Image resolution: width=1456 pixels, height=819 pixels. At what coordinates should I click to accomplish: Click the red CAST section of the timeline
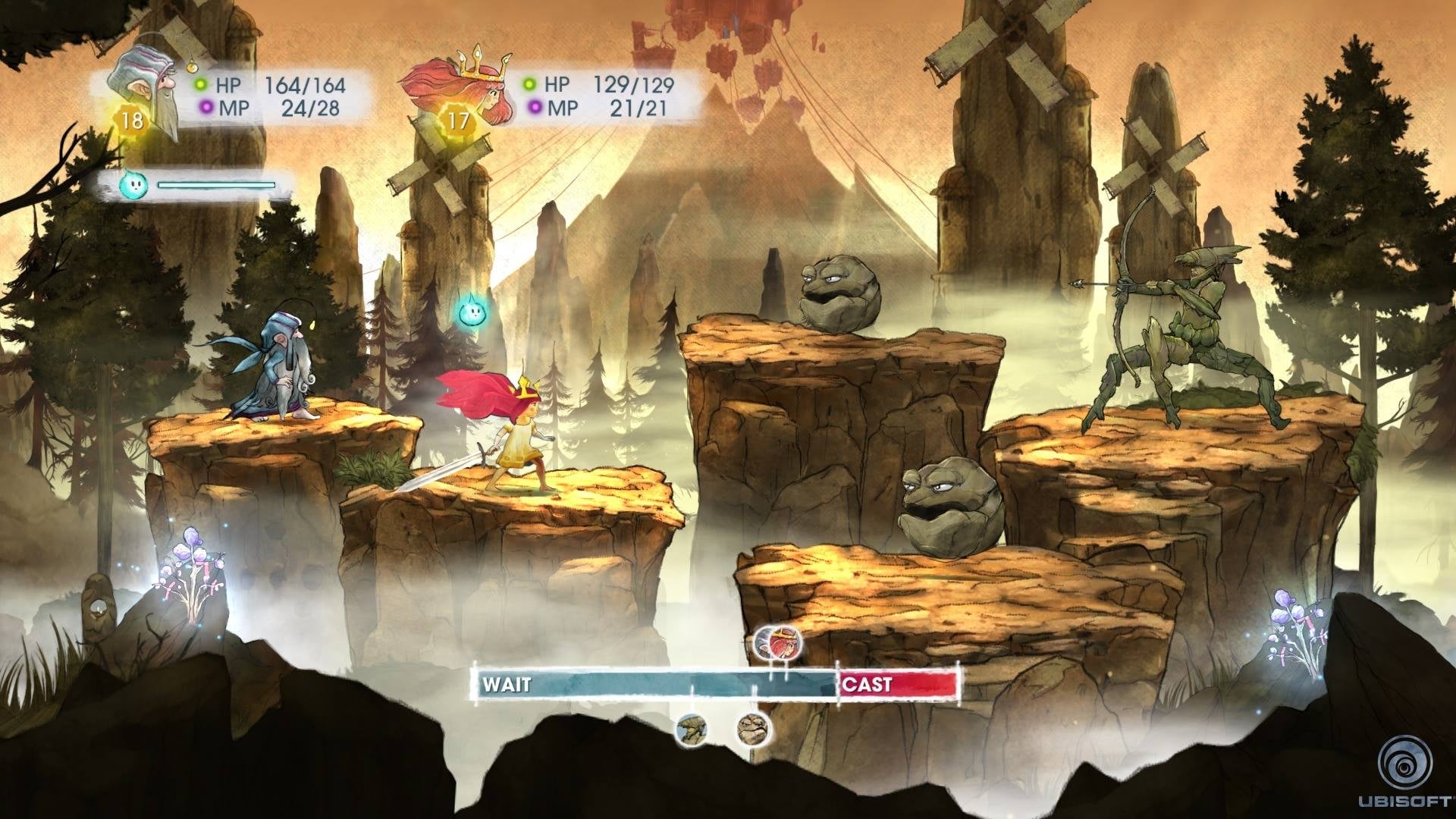899,685
